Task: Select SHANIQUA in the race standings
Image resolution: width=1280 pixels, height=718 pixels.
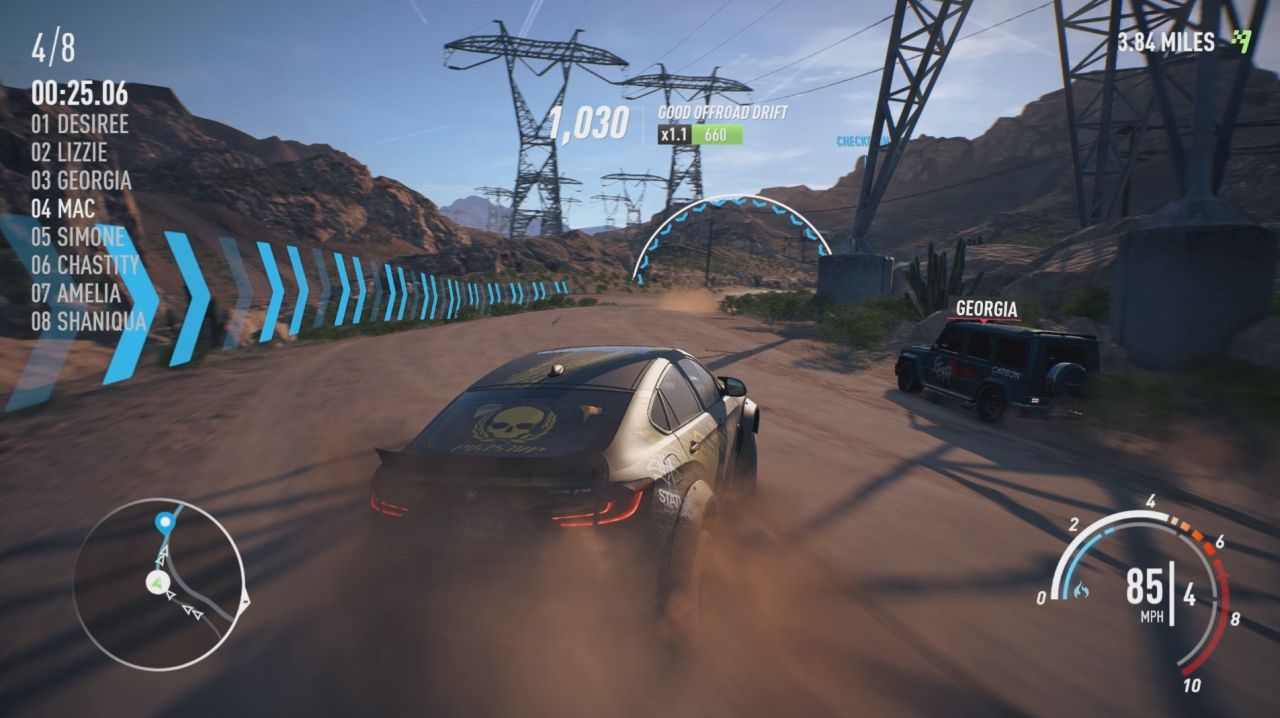Action: [x=88, y=321]
